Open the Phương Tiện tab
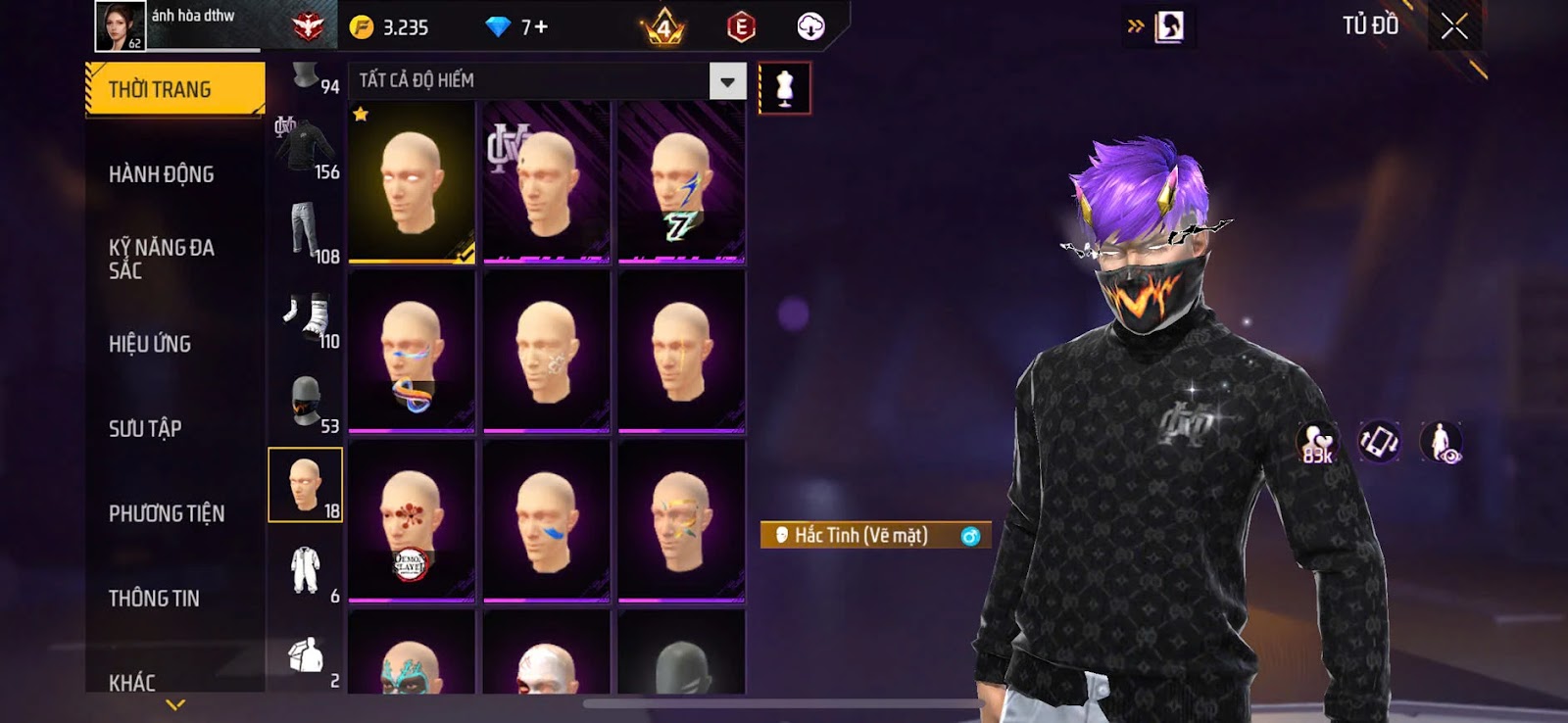The image size is (1568, 723). point(167,513)
